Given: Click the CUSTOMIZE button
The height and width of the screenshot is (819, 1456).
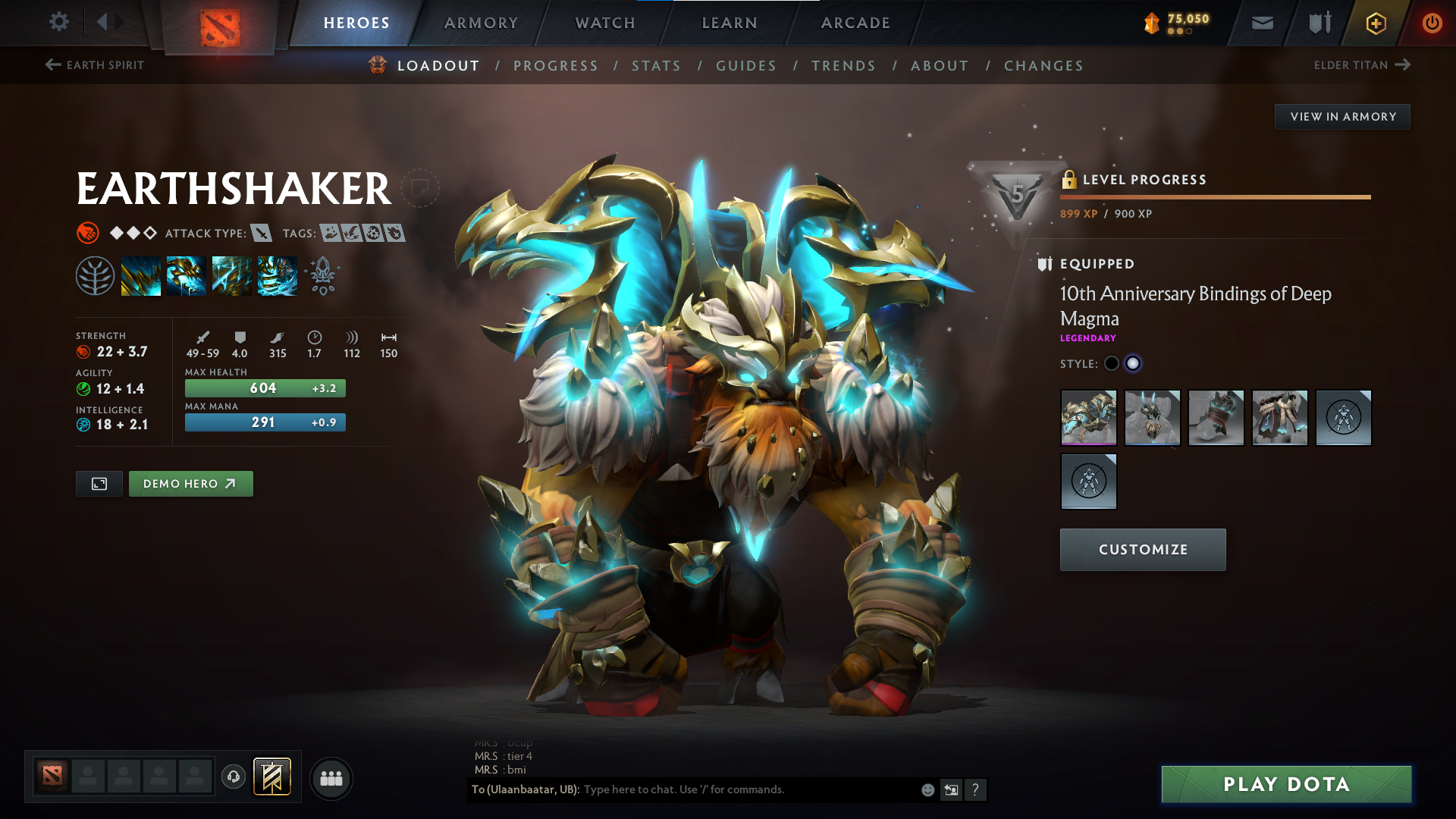Looking at the screenshot, I should tap(1142, 549).
